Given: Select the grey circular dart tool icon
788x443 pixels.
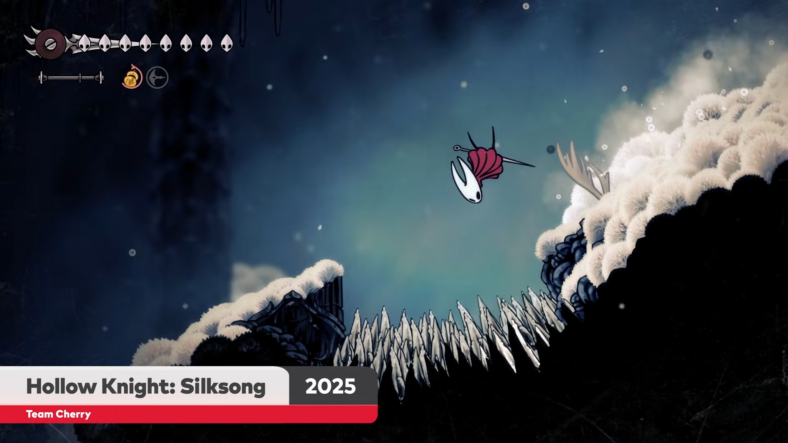Looking at the screenshot, I should point(158,77).
